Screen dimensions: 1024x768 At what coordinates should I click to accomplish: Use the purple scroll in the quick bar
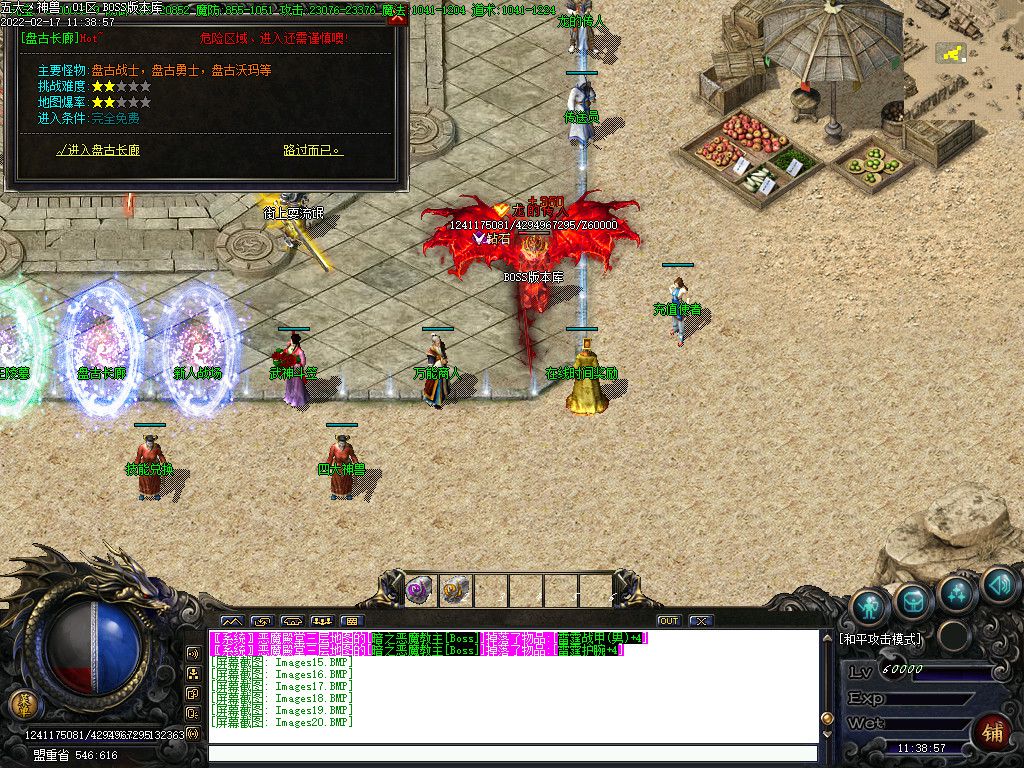tap(418, 589)
